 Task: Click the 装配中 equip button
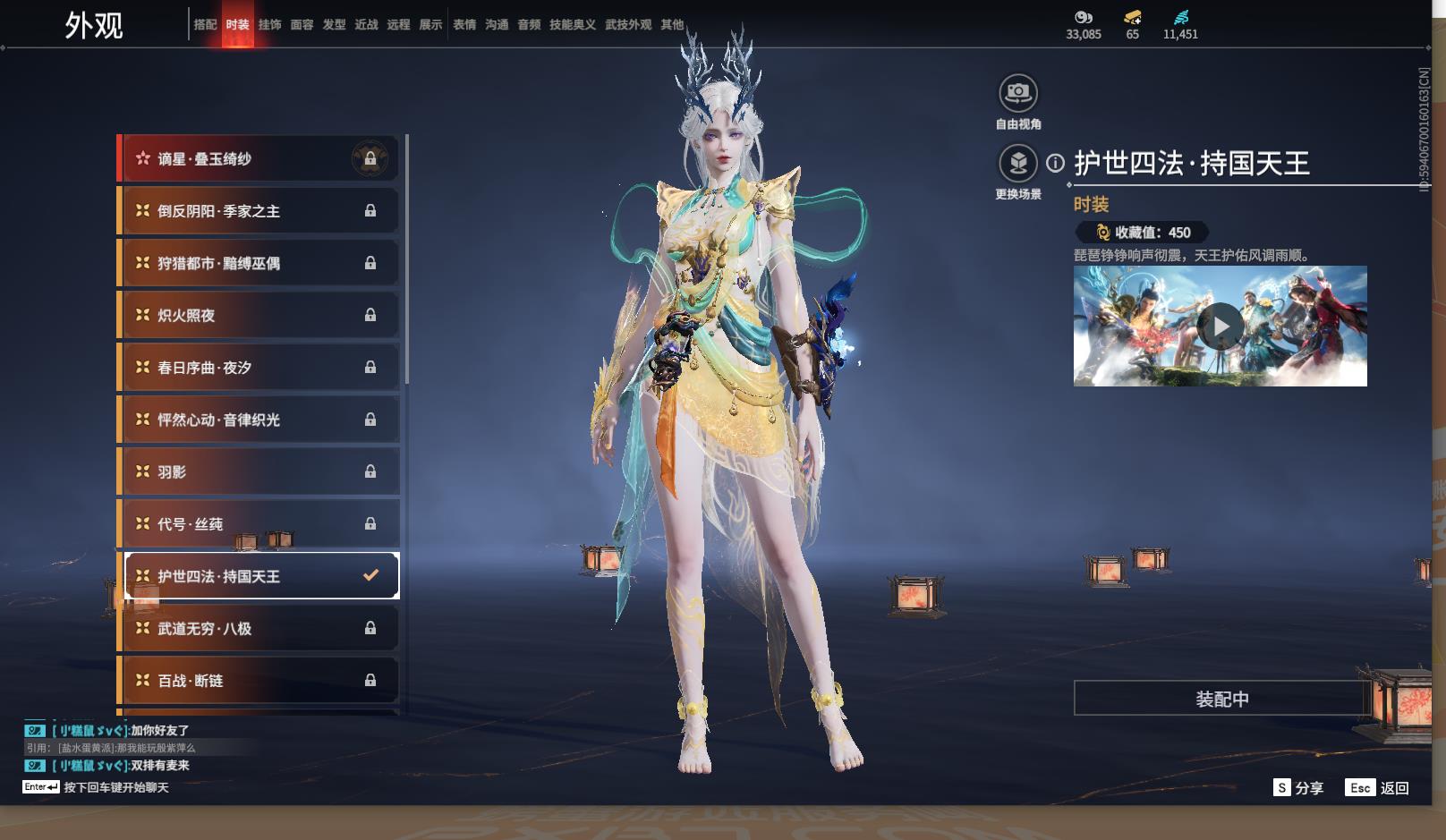click(x=1221, y=699)
